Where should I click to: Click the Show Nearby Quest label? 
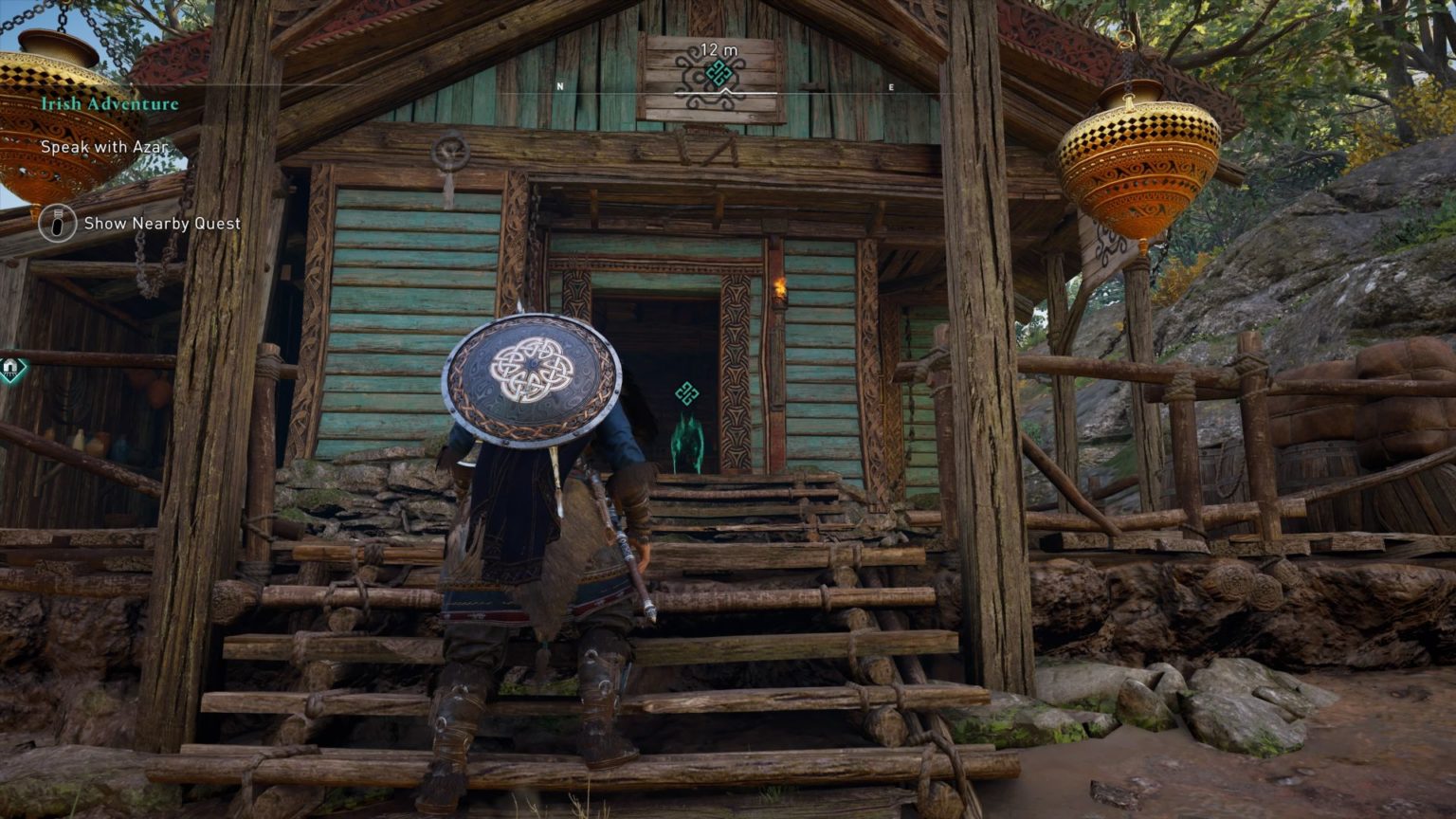point(161,223)
